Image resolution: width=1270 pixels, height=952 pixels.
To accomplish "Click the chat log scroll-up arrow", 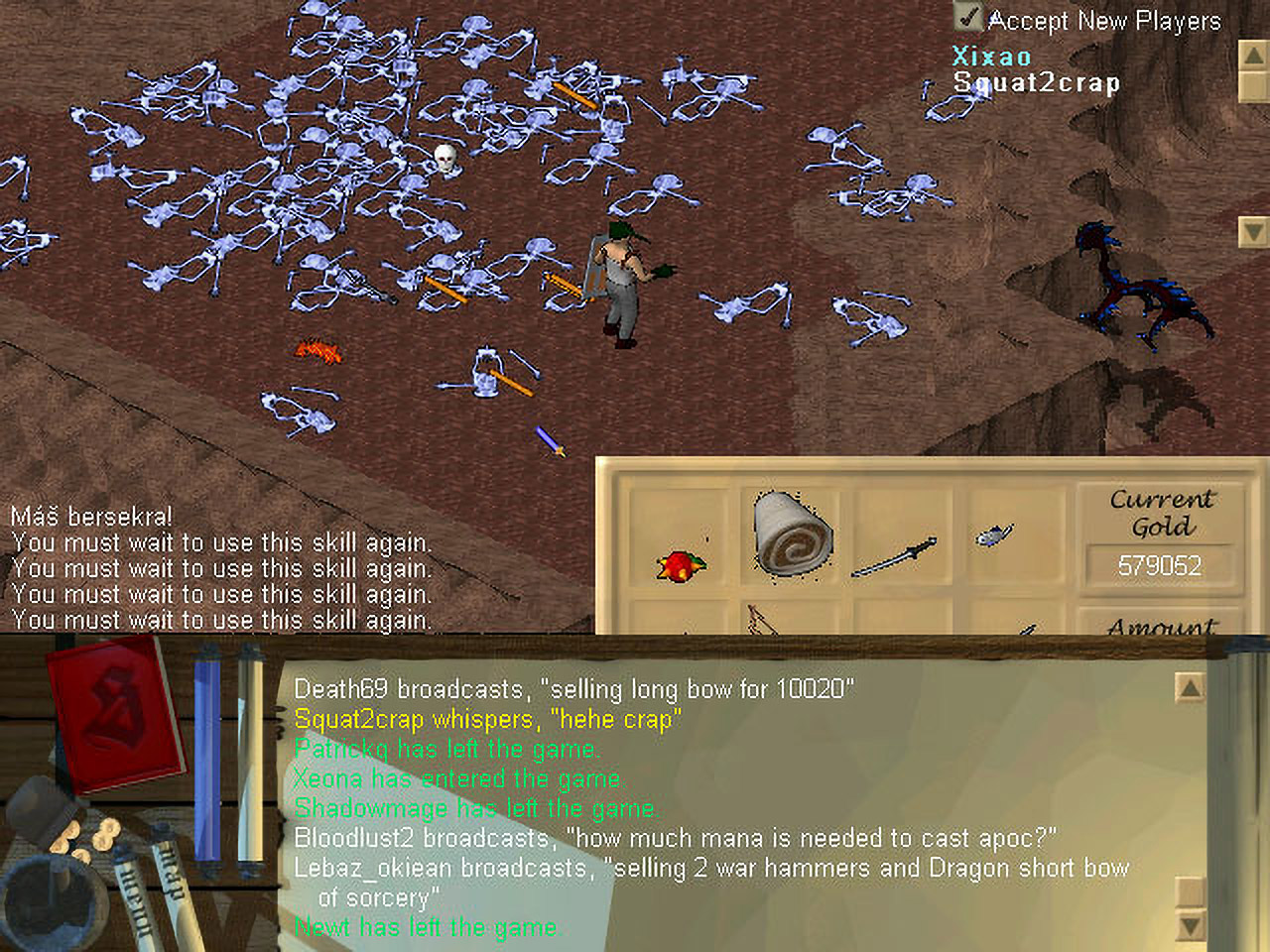I will [x=1189, y=687].
